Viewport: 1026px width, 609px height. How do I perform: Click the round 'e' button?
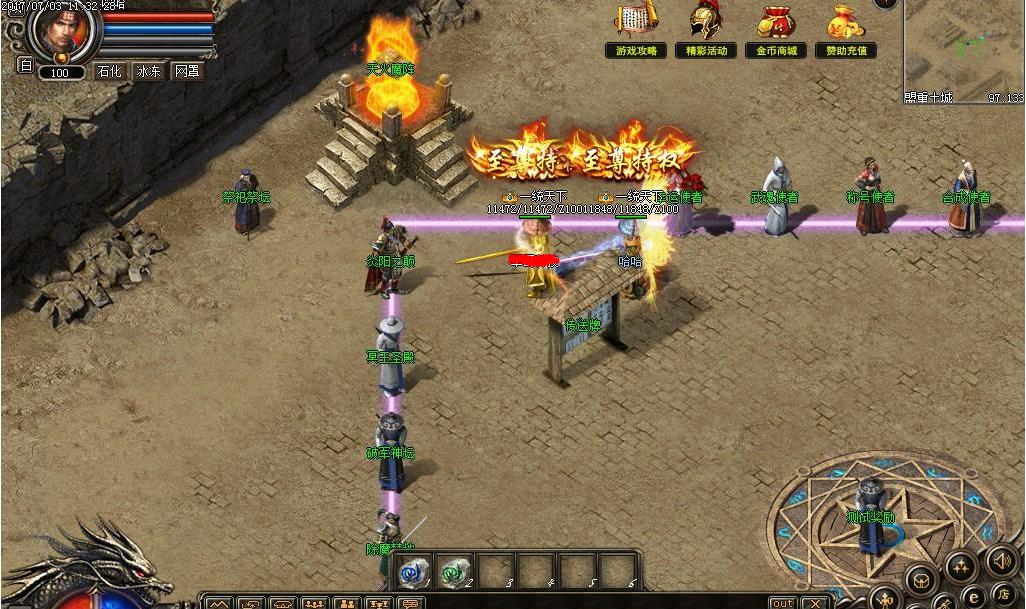click(x=971, y=597)
